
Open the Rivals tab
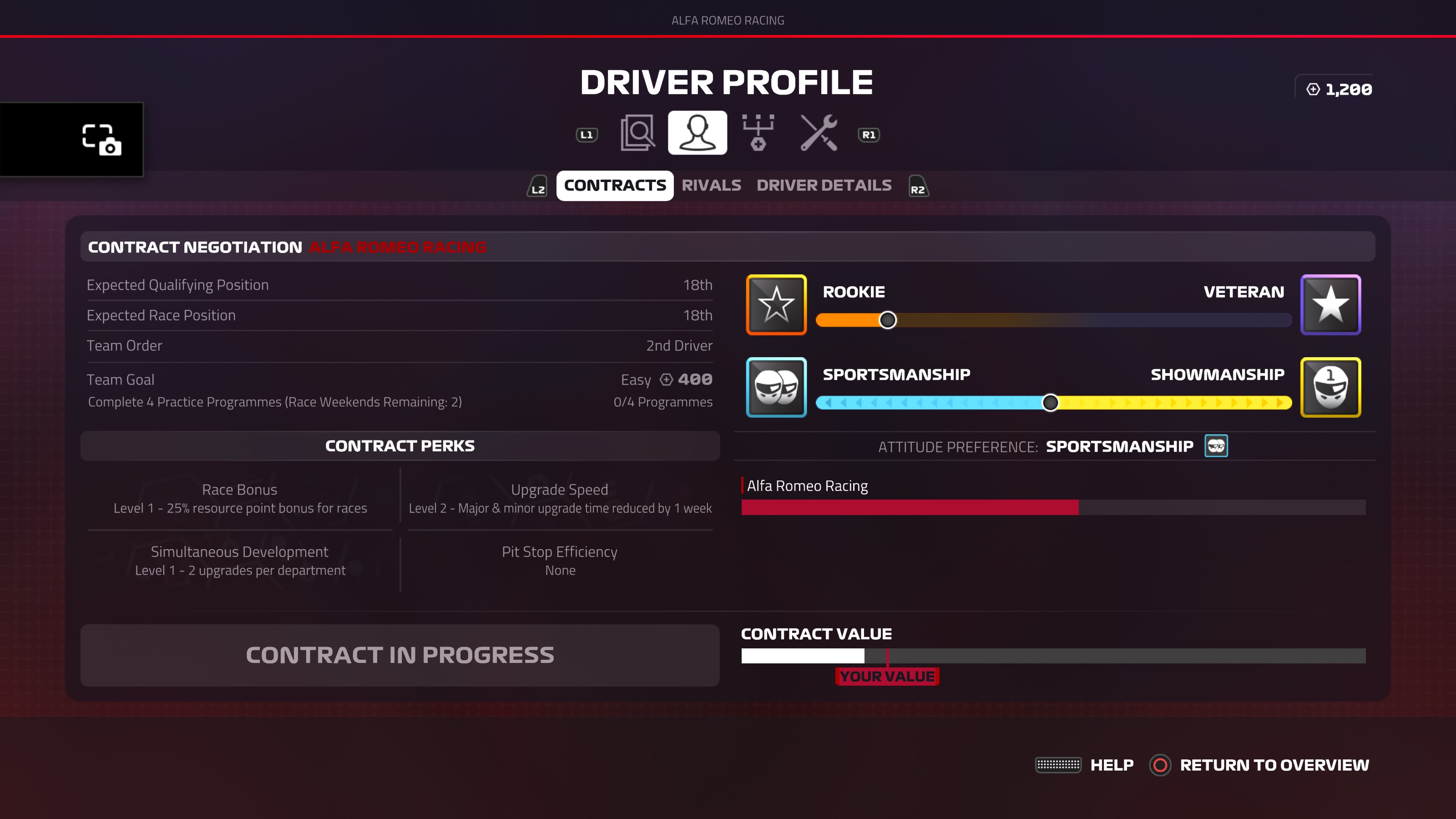pos(711,185)
